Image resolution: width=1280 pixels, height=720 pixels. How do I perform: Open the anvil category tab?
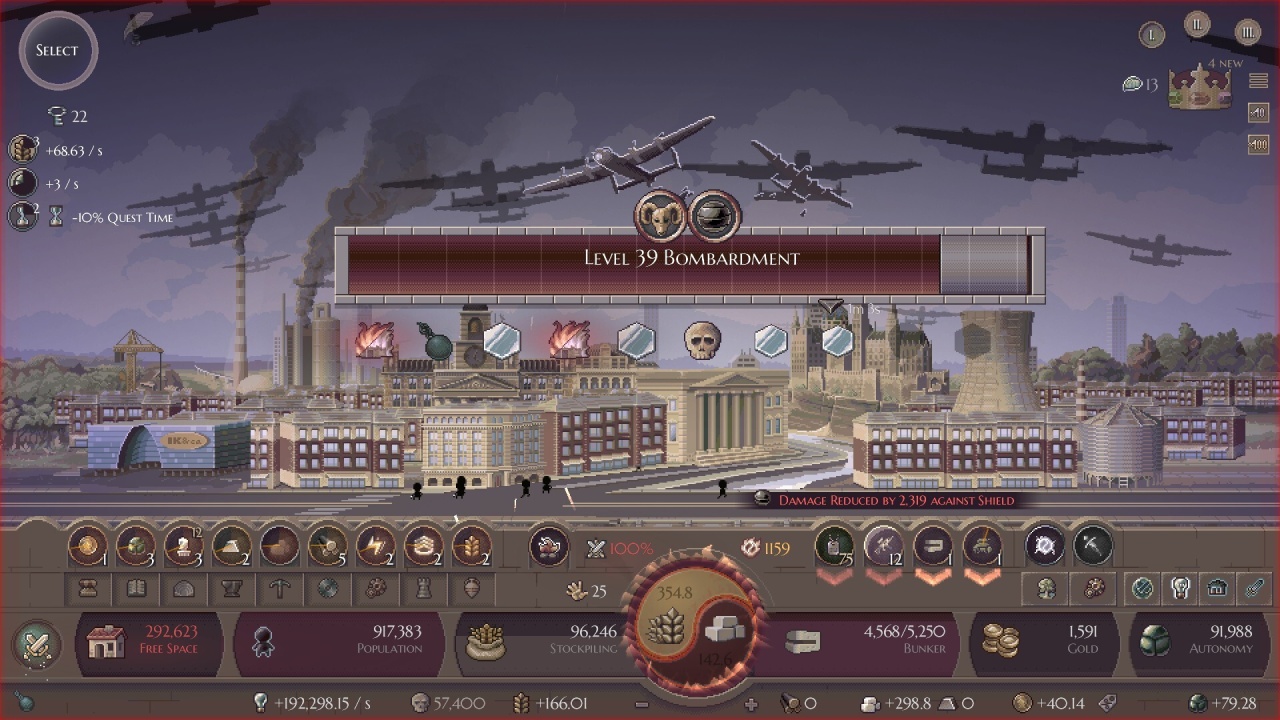[x=231, y=589]
